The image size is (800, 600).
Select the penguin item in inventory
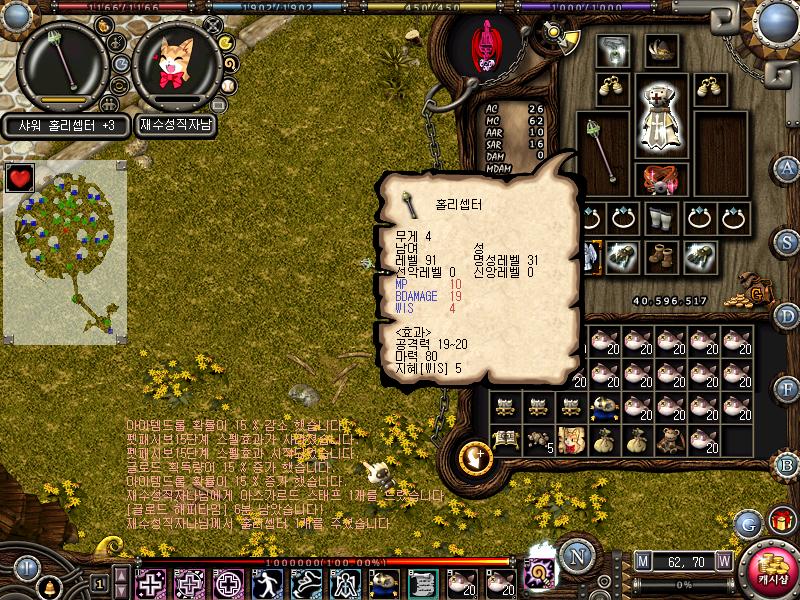604,405
